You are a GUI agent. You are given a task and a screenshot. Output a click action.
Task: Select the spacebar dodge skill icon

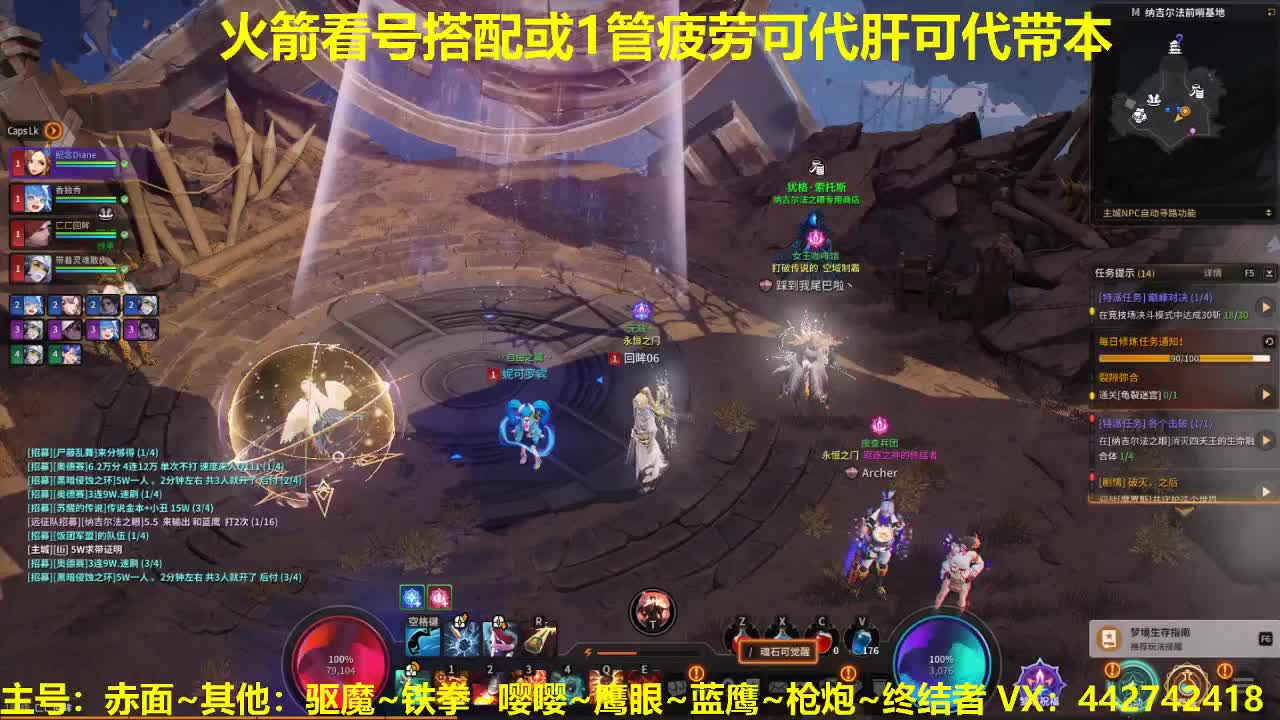(x=422, y=639)
